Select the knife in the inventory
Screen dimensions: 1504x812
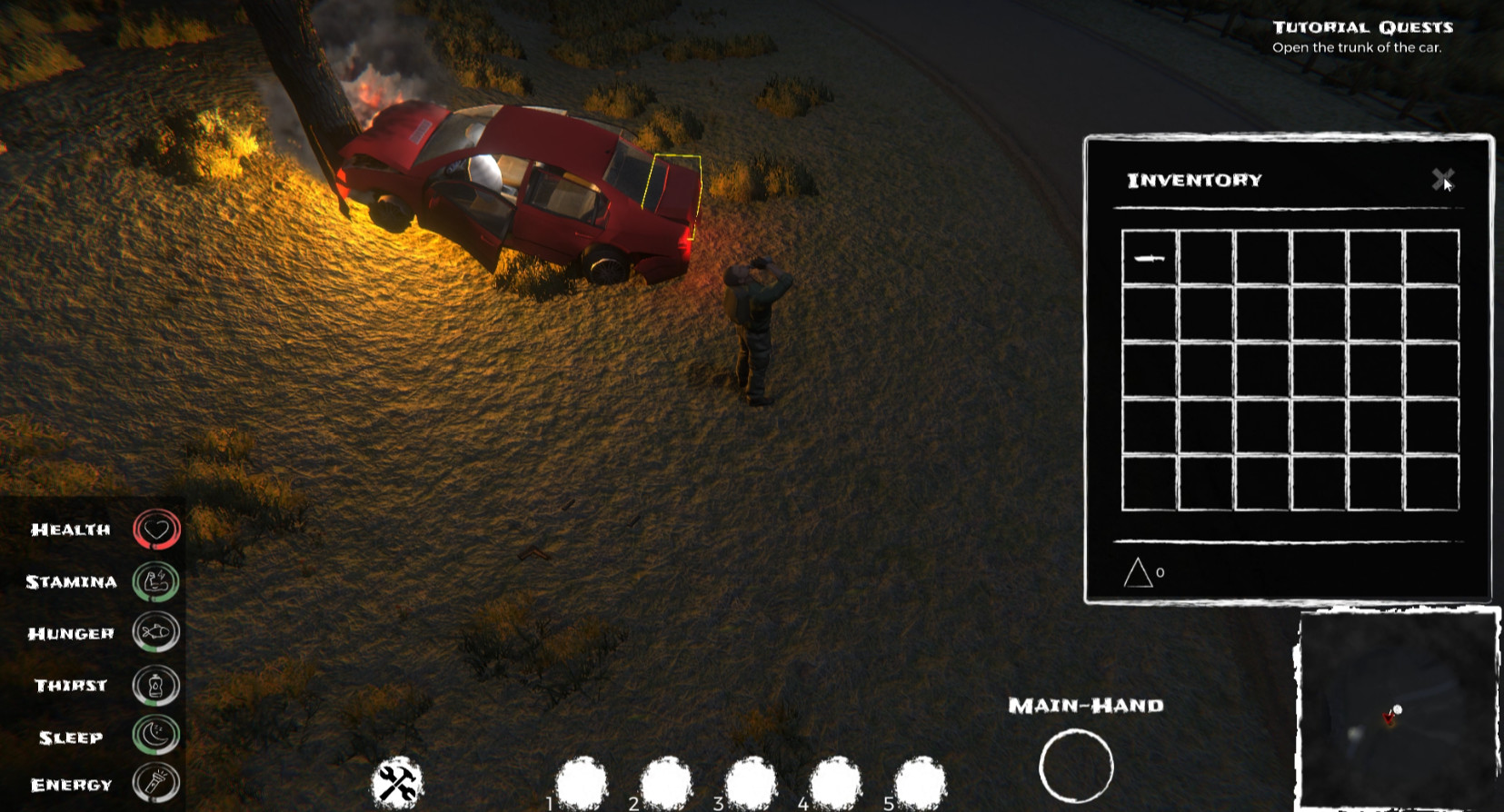coord(1148,259)
